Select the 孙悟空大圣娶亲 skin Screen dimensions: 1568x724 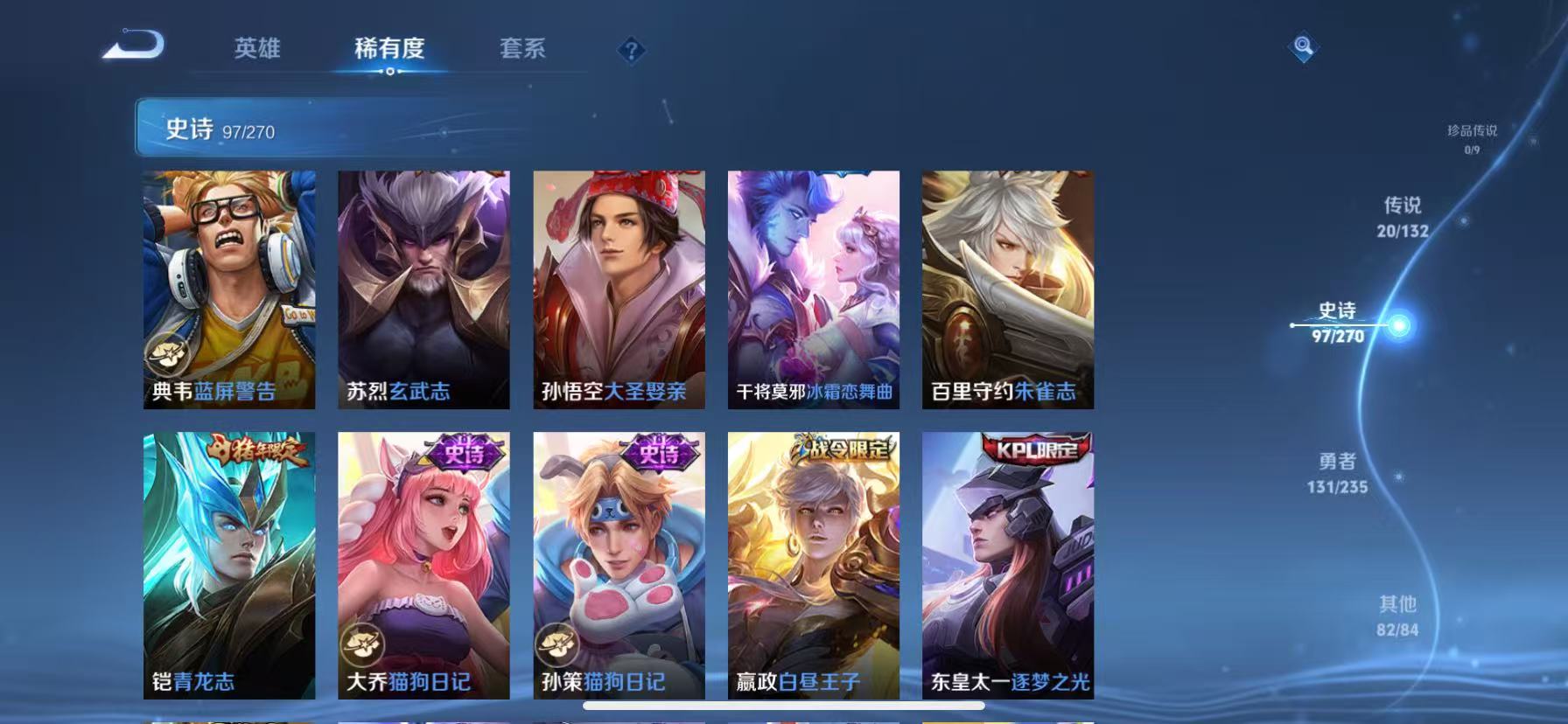click(x=619, y=289)
